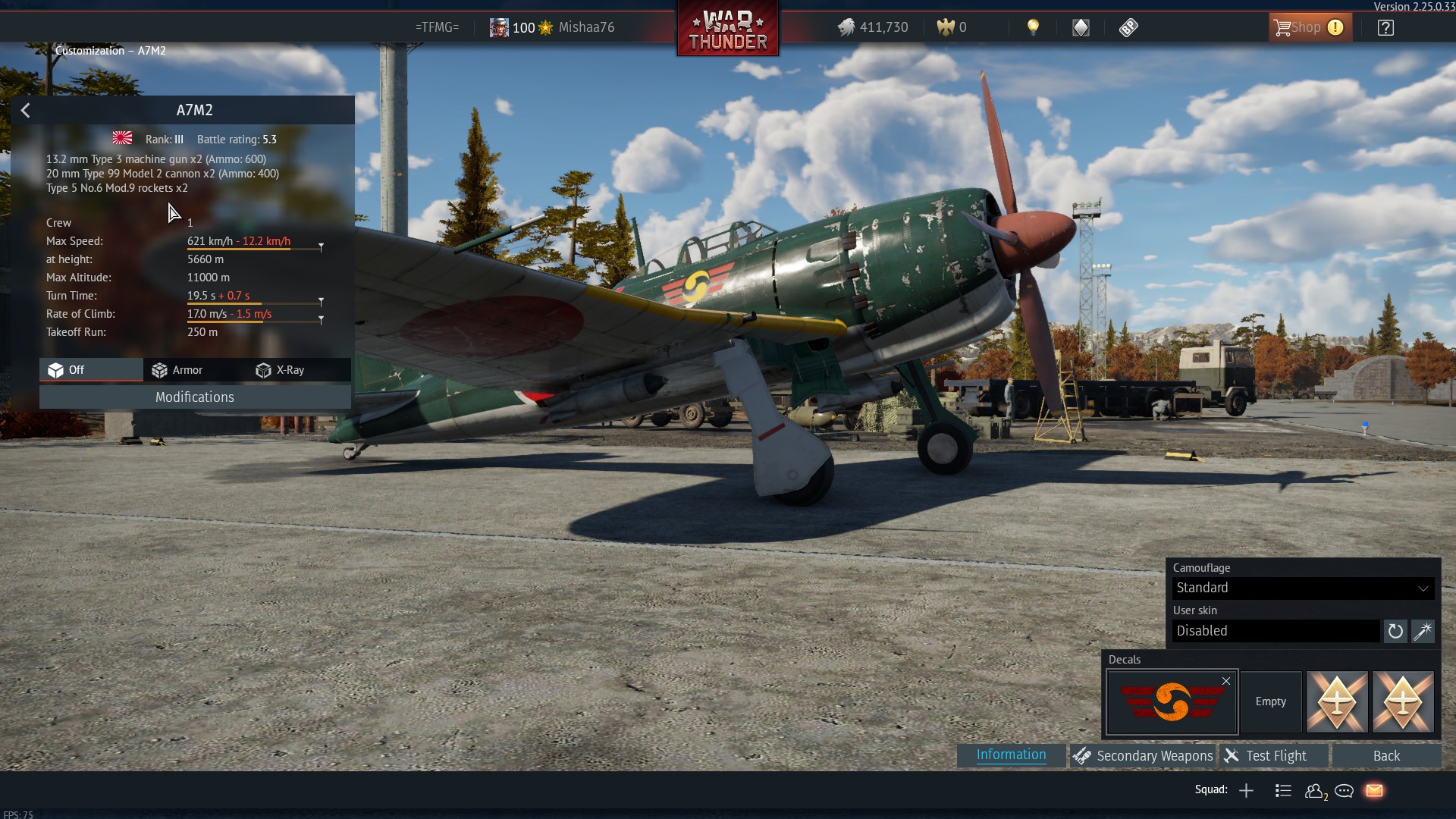The image size is (1456, 819).
Task: Click the magic wand skin tool button
Action: [1423, 631]
